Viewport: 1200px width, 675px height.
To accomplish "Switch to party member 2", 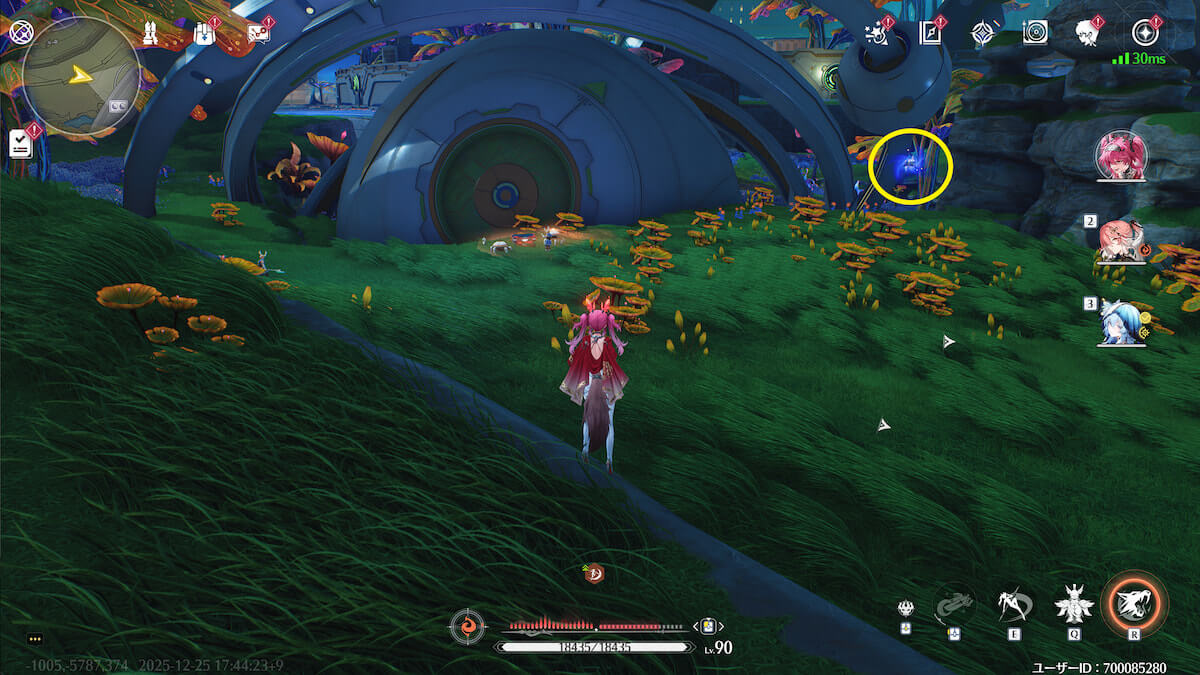I will click(x=1120, y=240).
